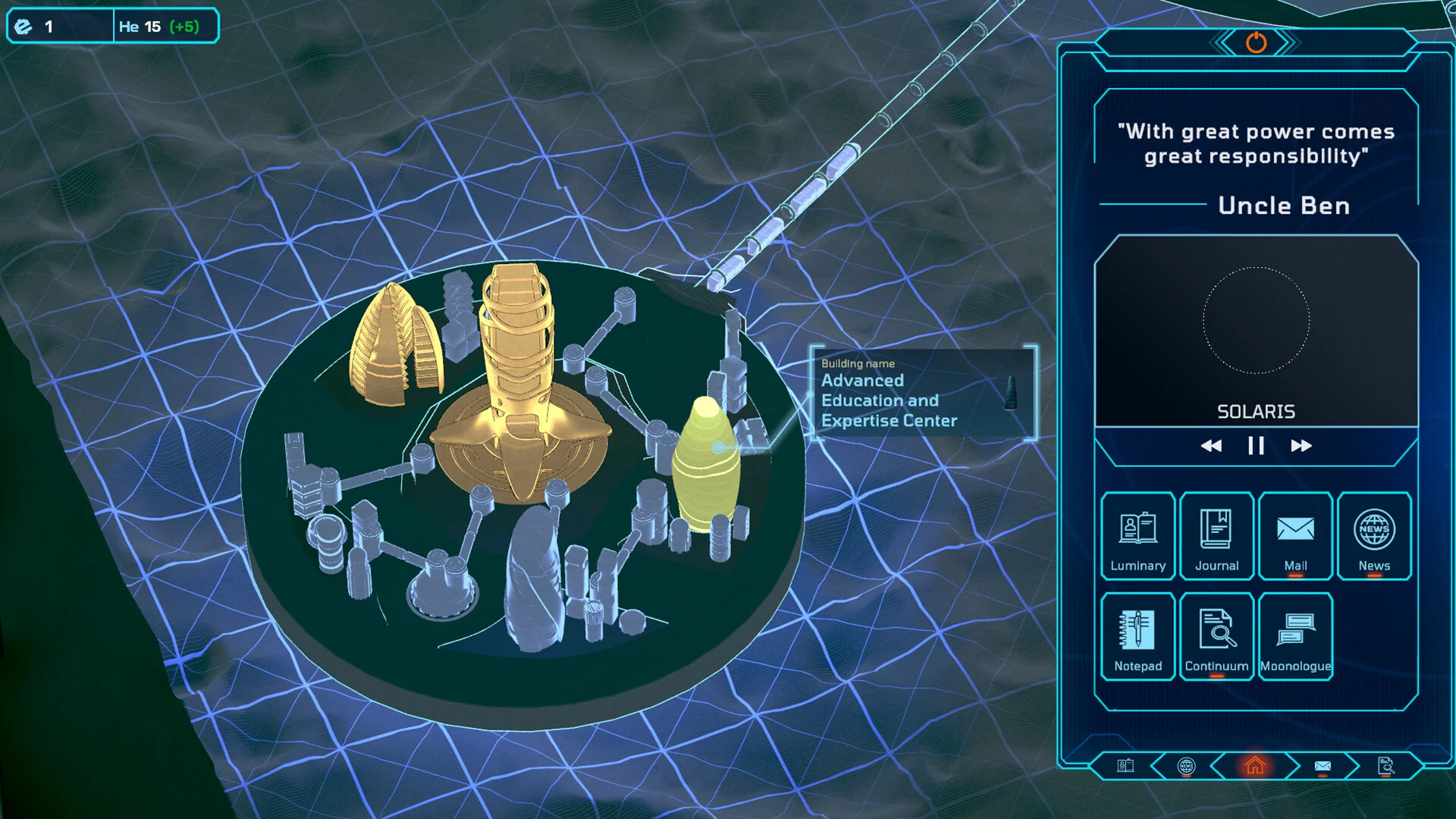
Task: Launch the Notepad app tile
Action: [x=1137, y=636]
